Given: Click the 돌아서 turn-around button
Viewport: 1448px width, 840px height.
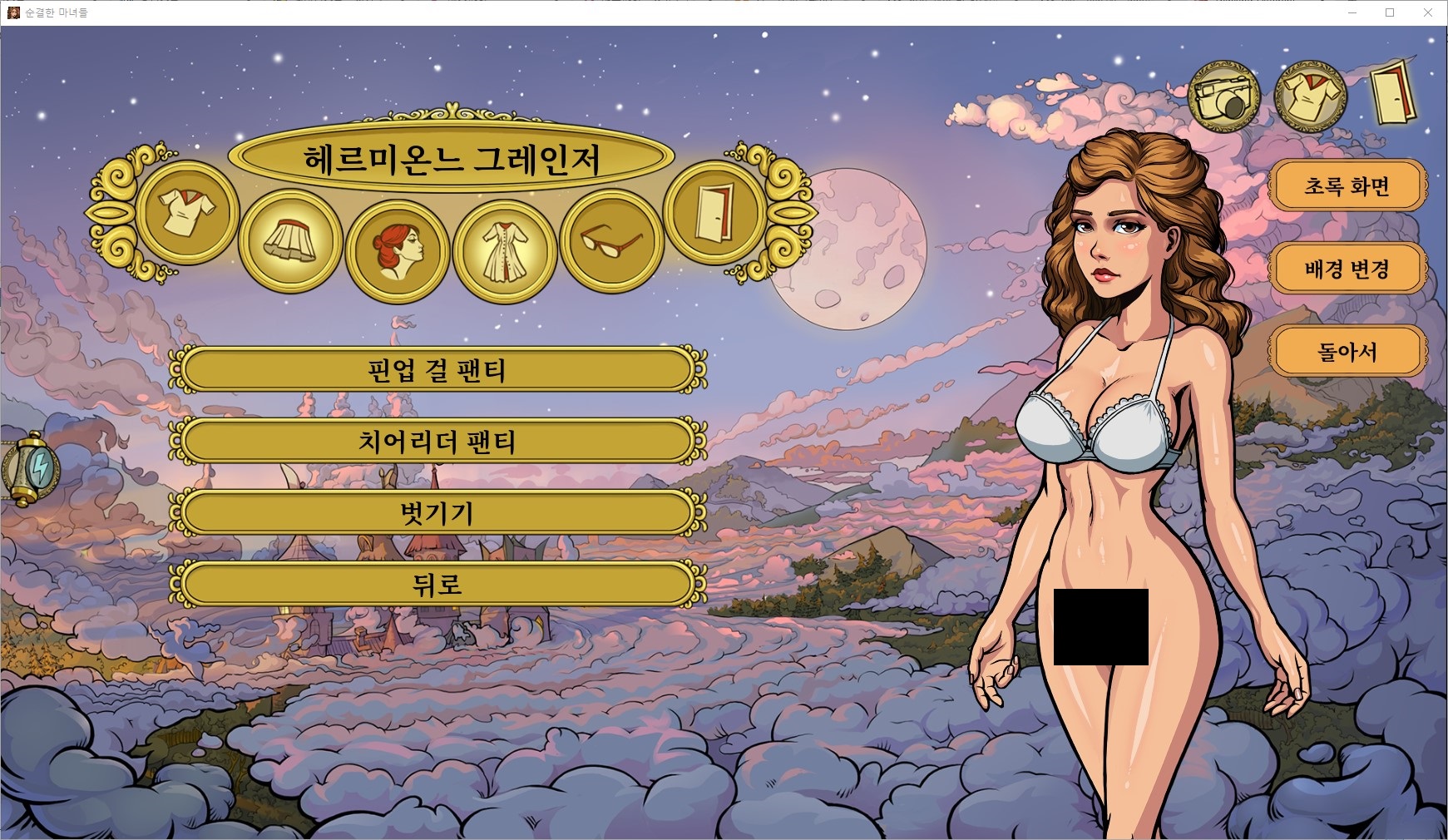Looking at the screenshot, I should (1347, 352).
